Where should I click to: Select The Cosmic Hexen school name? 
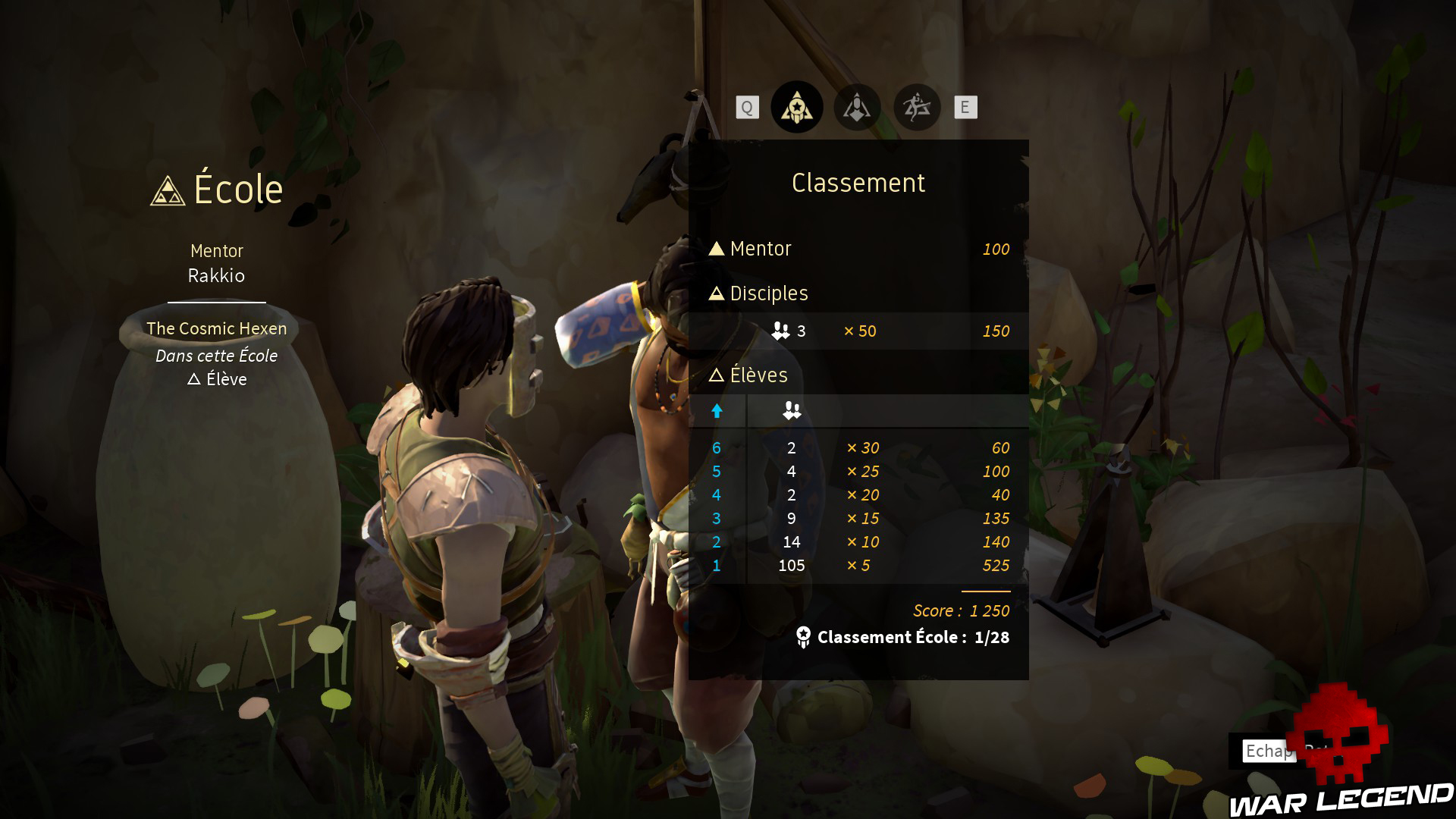coord(216,328)
